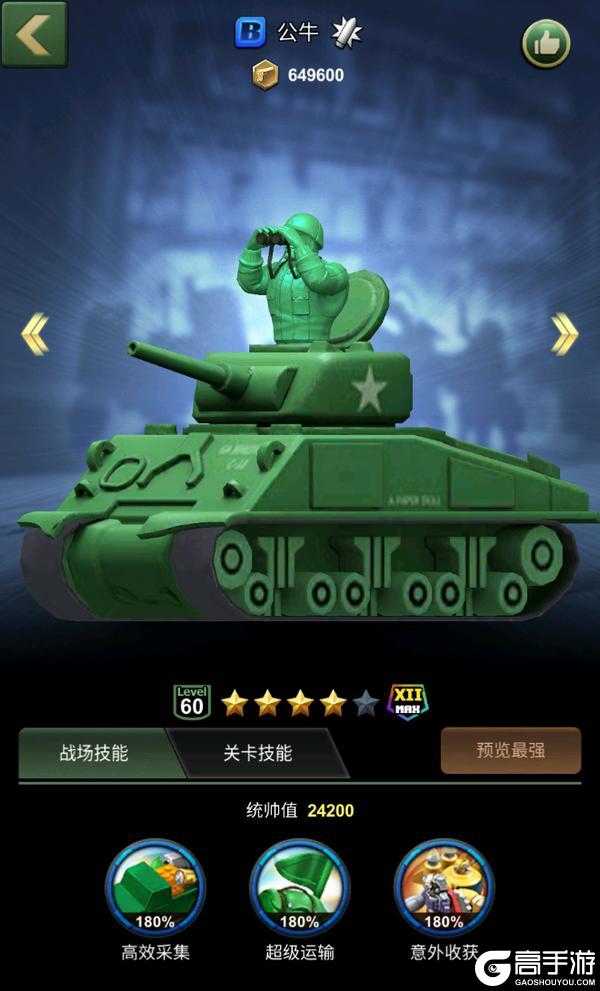Show the next unit with right chevron
Screen dimensions: 600x991
click(x=564, y=334)
